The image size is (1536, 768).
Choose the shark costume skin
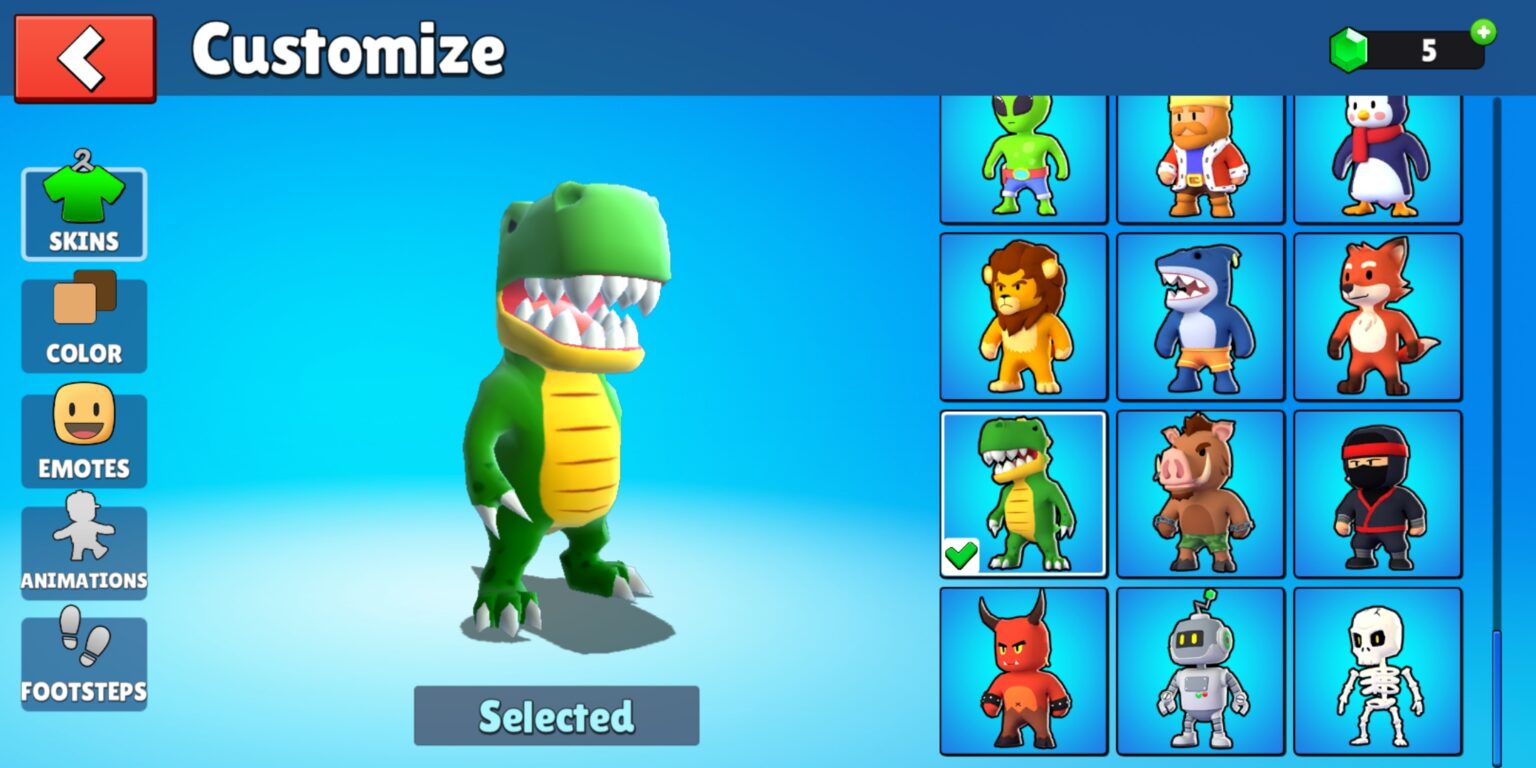coord(1200,315)
